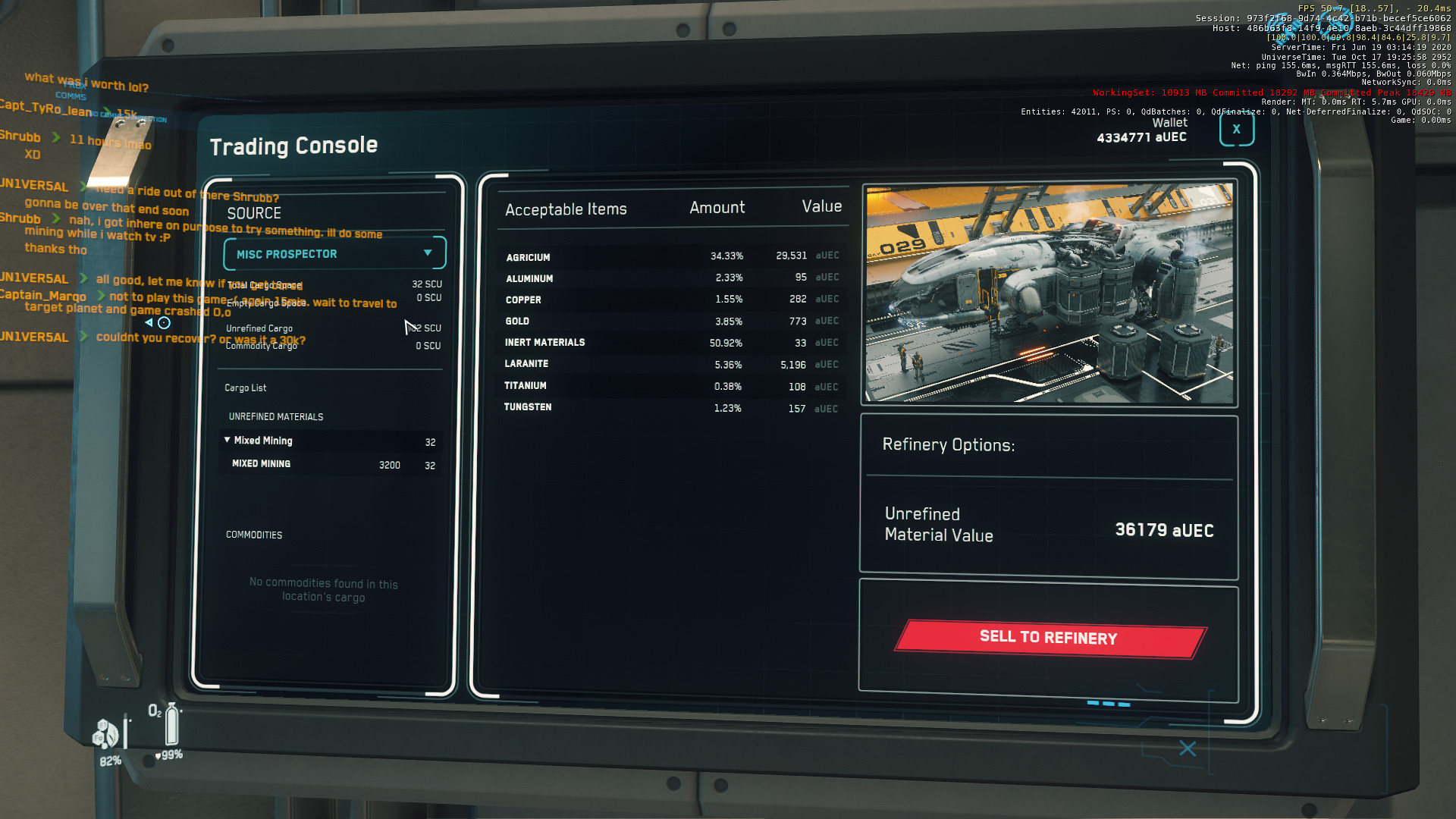Click the Titanium item row
The height and width of the screenshot is (819, 1456).
coord(671,386)
